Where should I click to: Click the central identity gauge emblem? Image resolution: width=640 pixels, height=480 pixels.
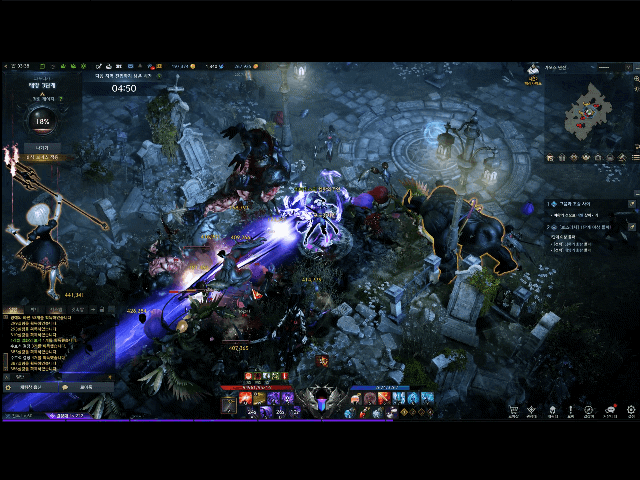point(320,402)
